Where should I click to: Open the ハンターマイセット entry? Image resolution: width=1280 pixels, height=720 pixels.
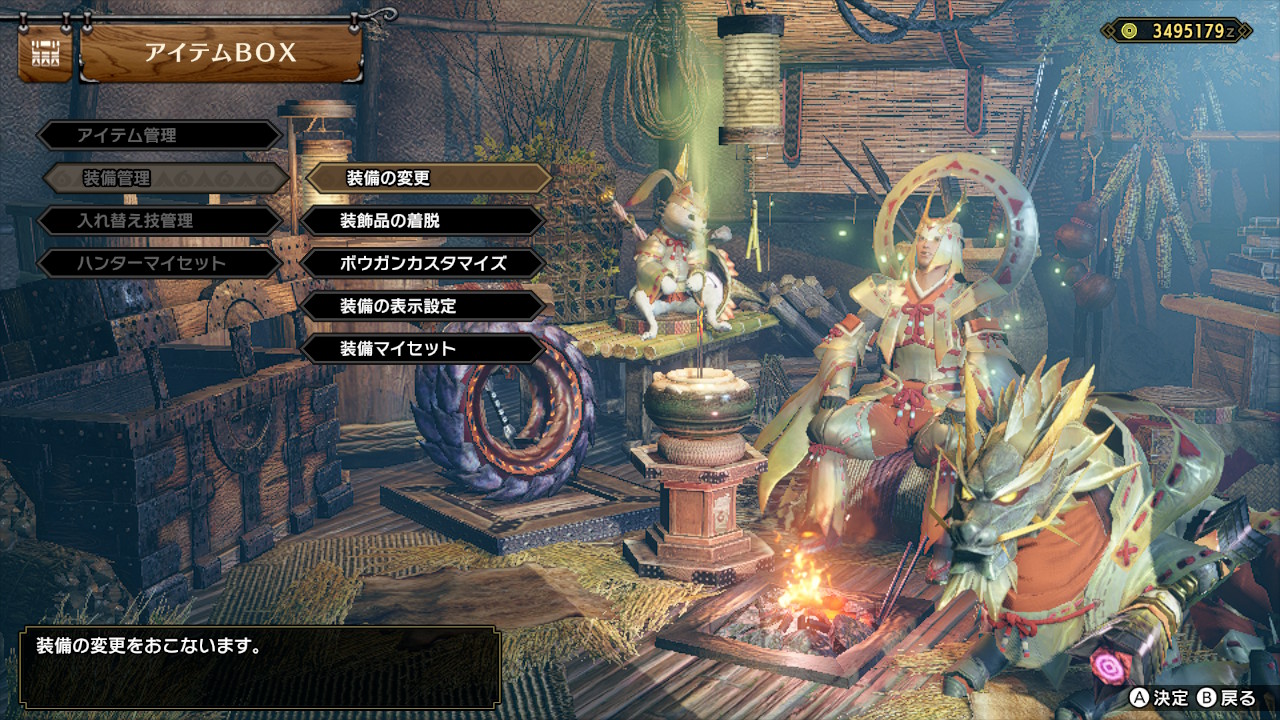(x=160, y=263)
